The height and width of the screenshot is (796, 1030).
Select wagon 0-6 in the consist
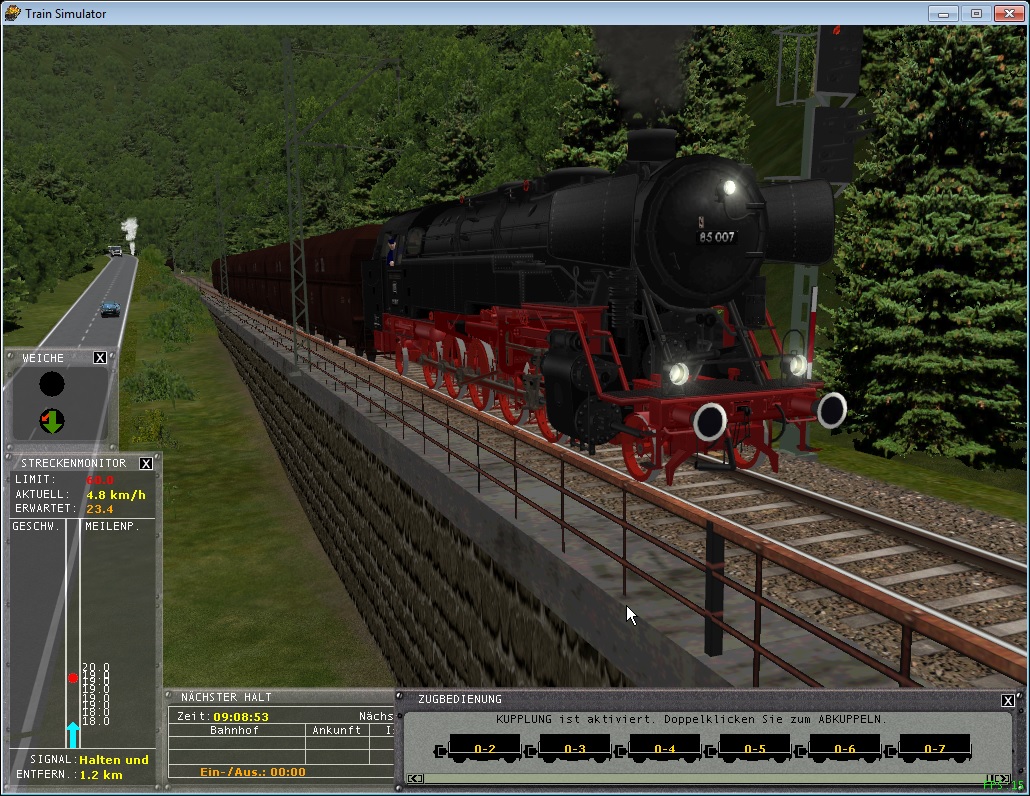pyautogui.click(x=845, y=748)
